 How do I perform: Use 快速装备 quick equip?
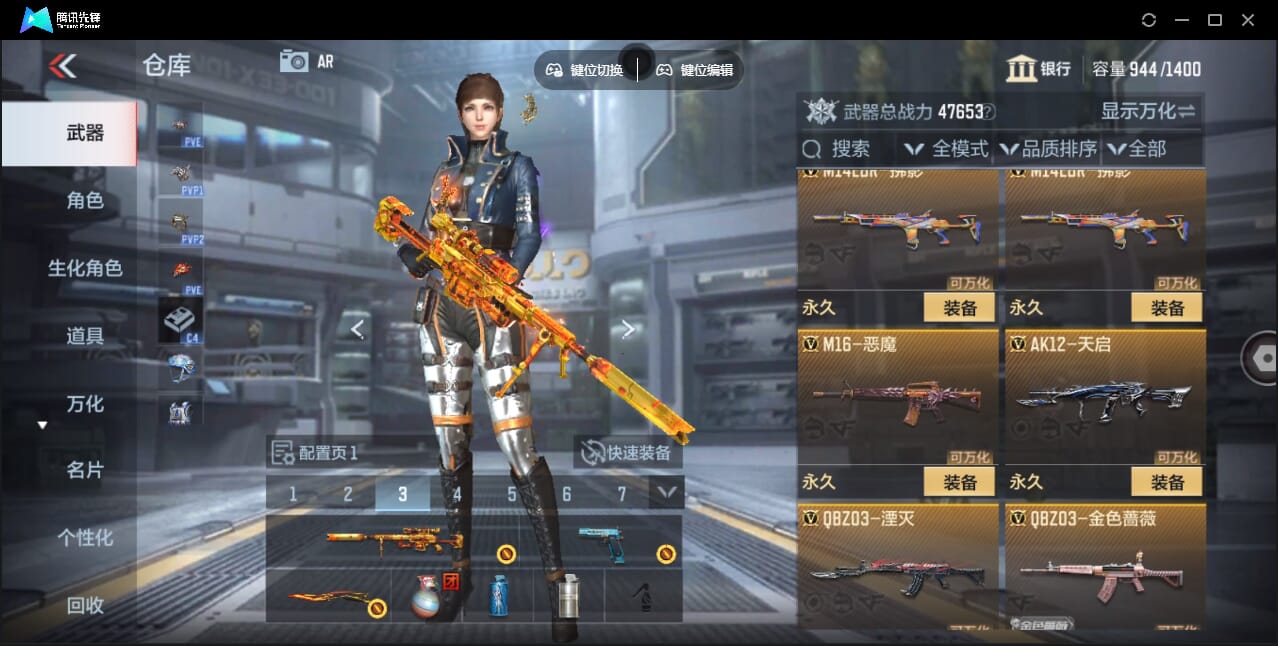(628, 453)
